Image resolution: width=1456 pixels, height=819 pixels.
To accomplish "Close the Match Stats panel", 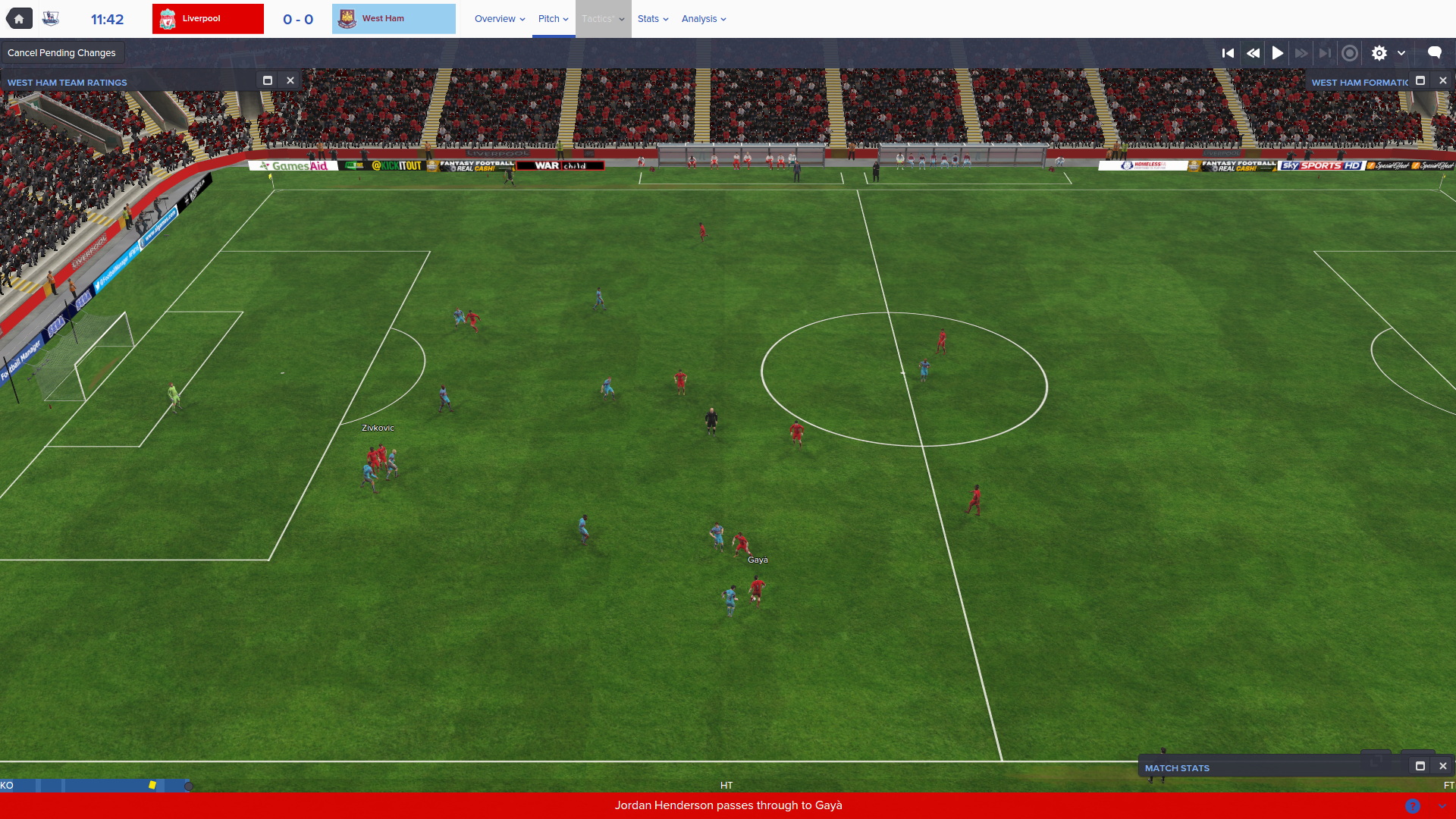I will pyautogui.click(x=1443, y=766).
